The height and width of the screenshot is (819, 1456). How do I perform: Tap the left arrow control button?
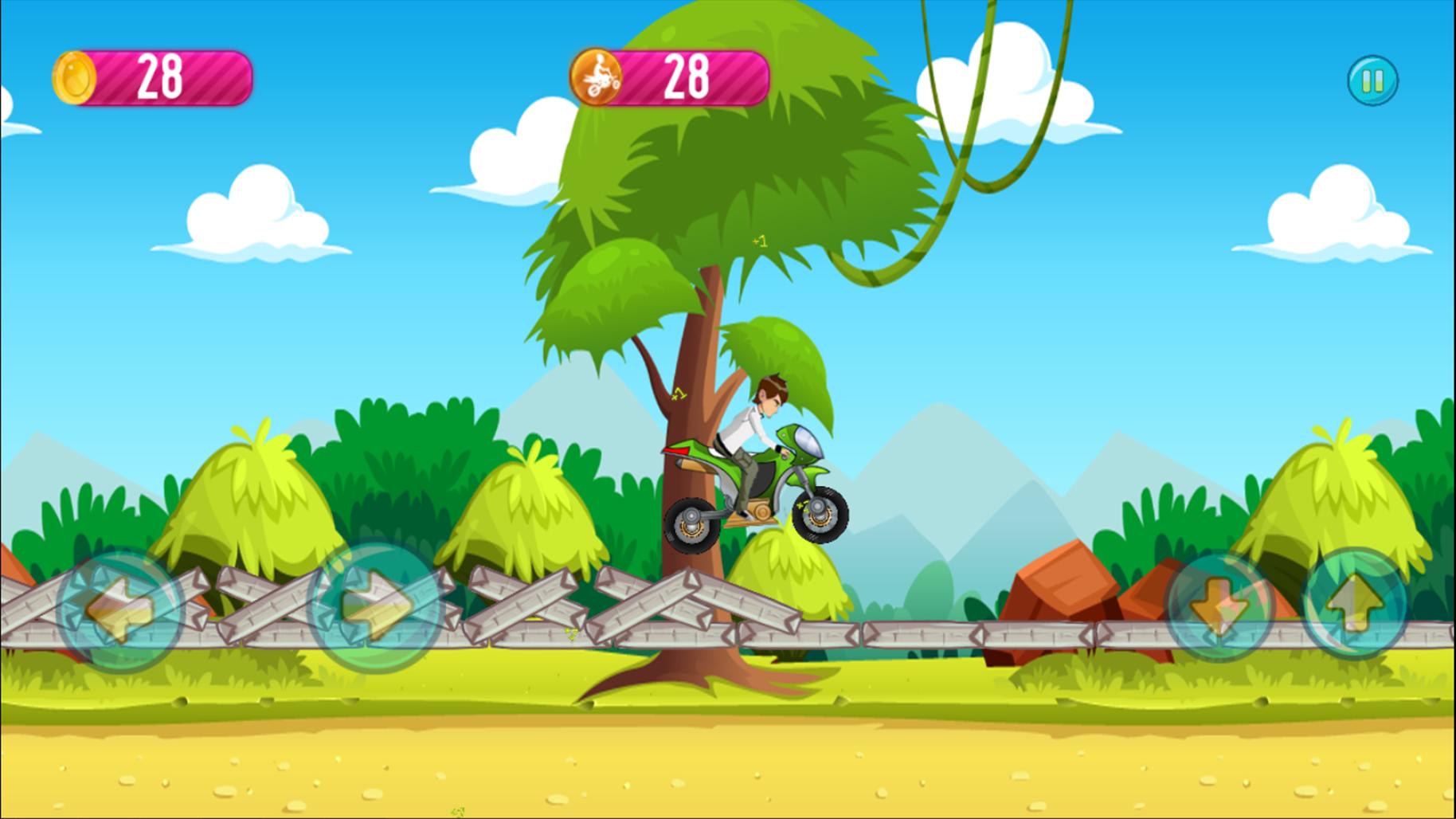point(121,609)
